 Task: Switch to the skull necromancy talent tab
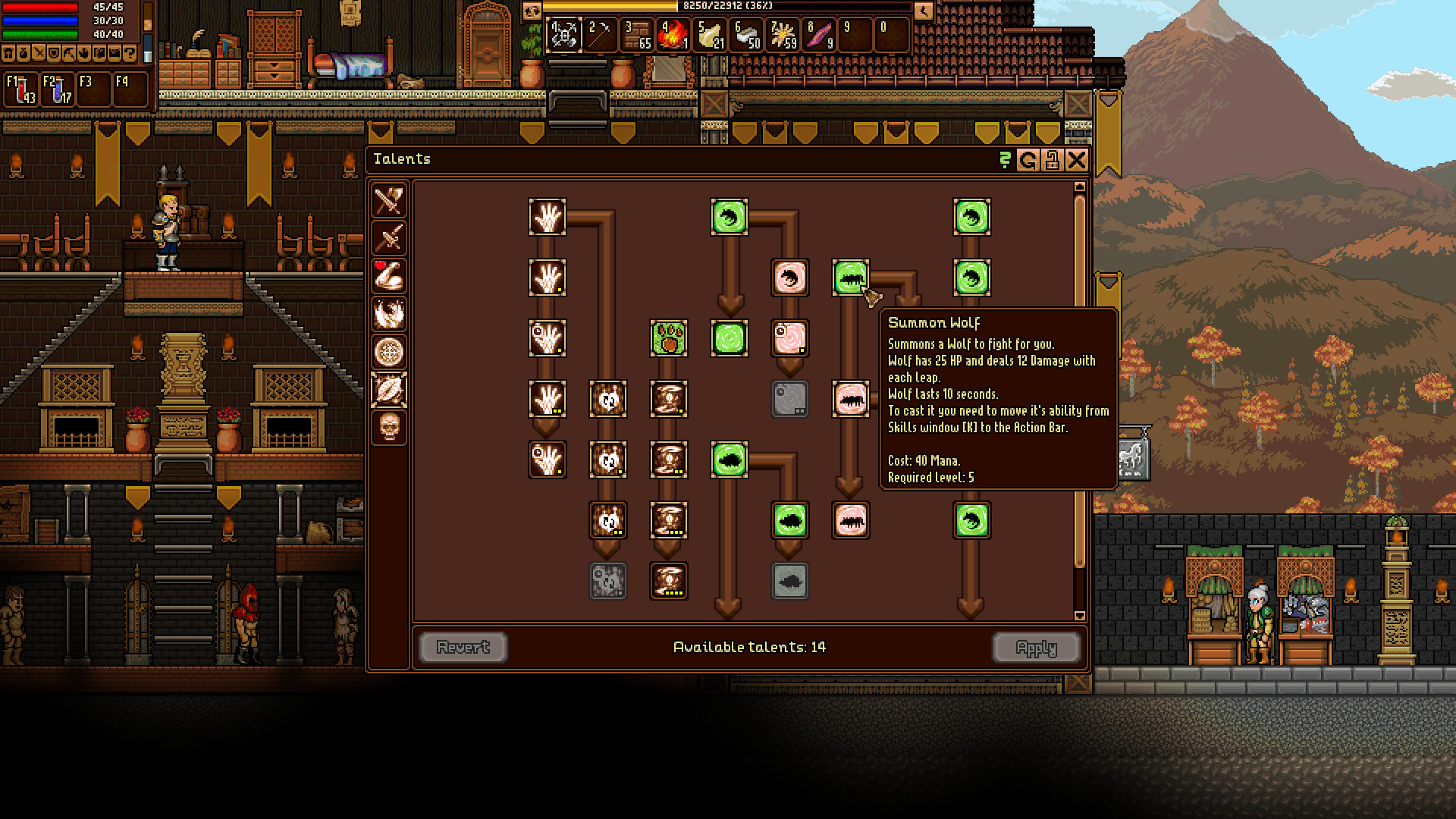click(x=389, y=429)
